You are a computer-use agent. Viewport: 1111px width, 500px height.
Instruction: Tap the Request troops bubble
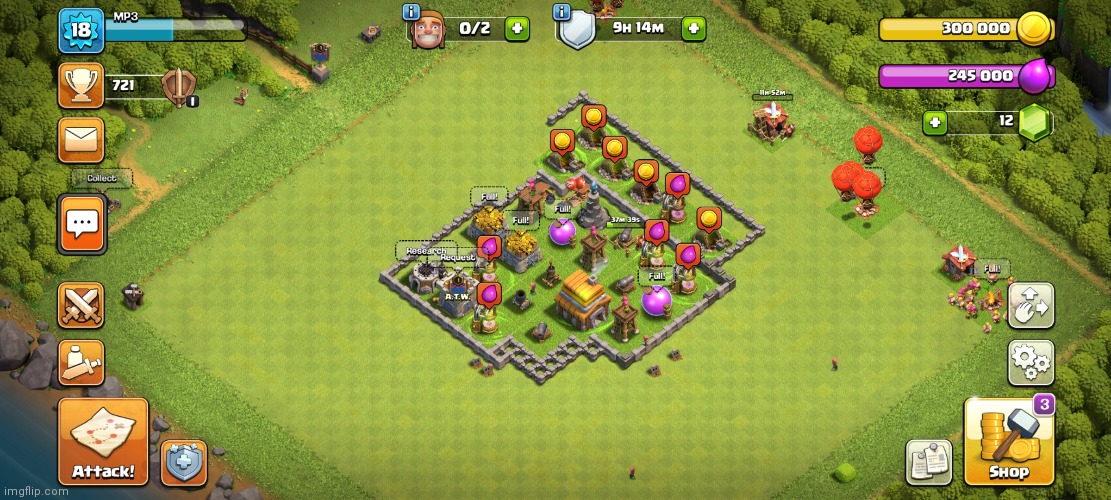458,257
